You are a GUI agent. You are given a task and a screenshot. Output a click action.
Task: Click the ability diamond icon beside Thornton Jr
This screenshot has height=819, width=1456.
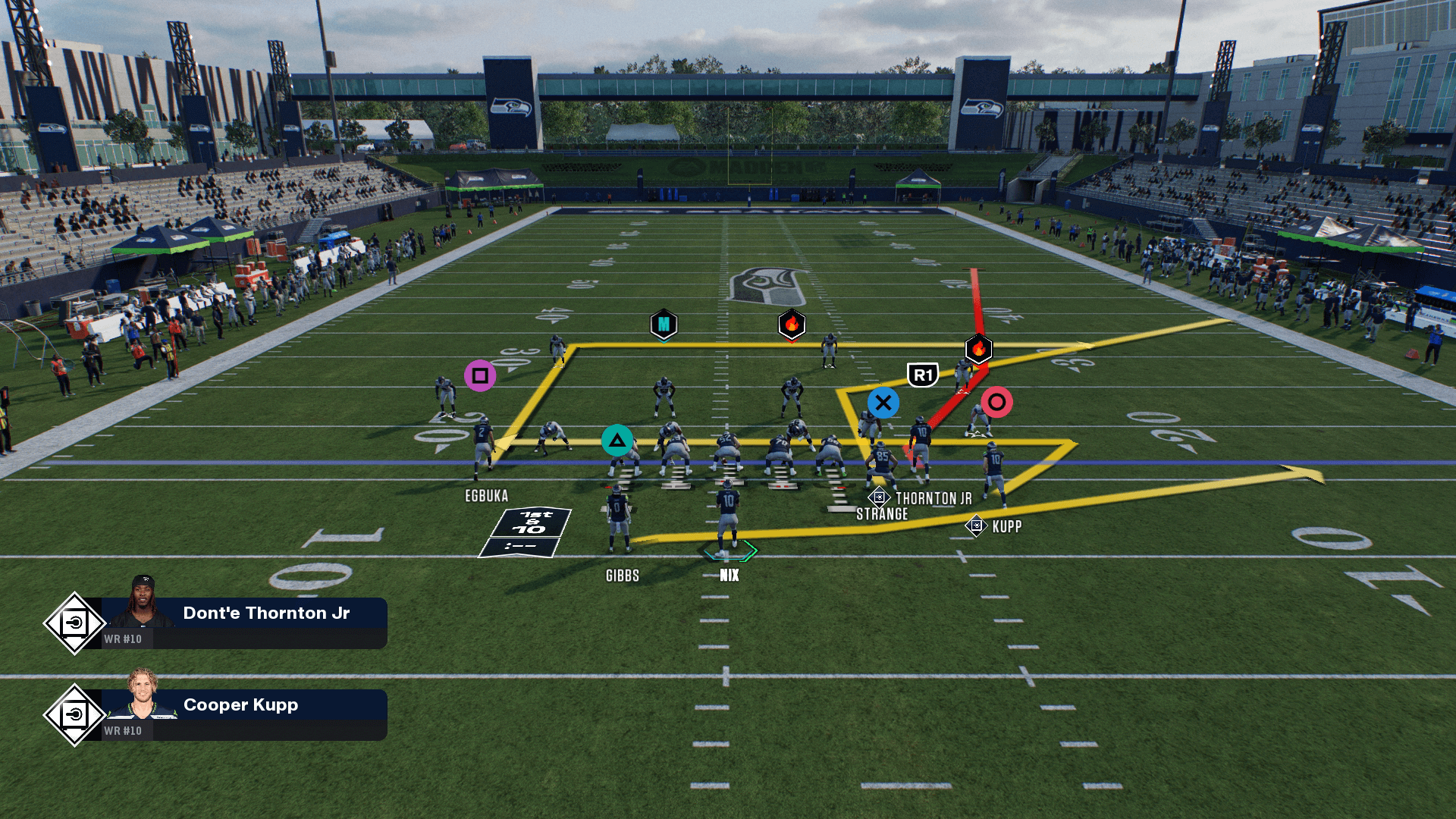(879, 497)
